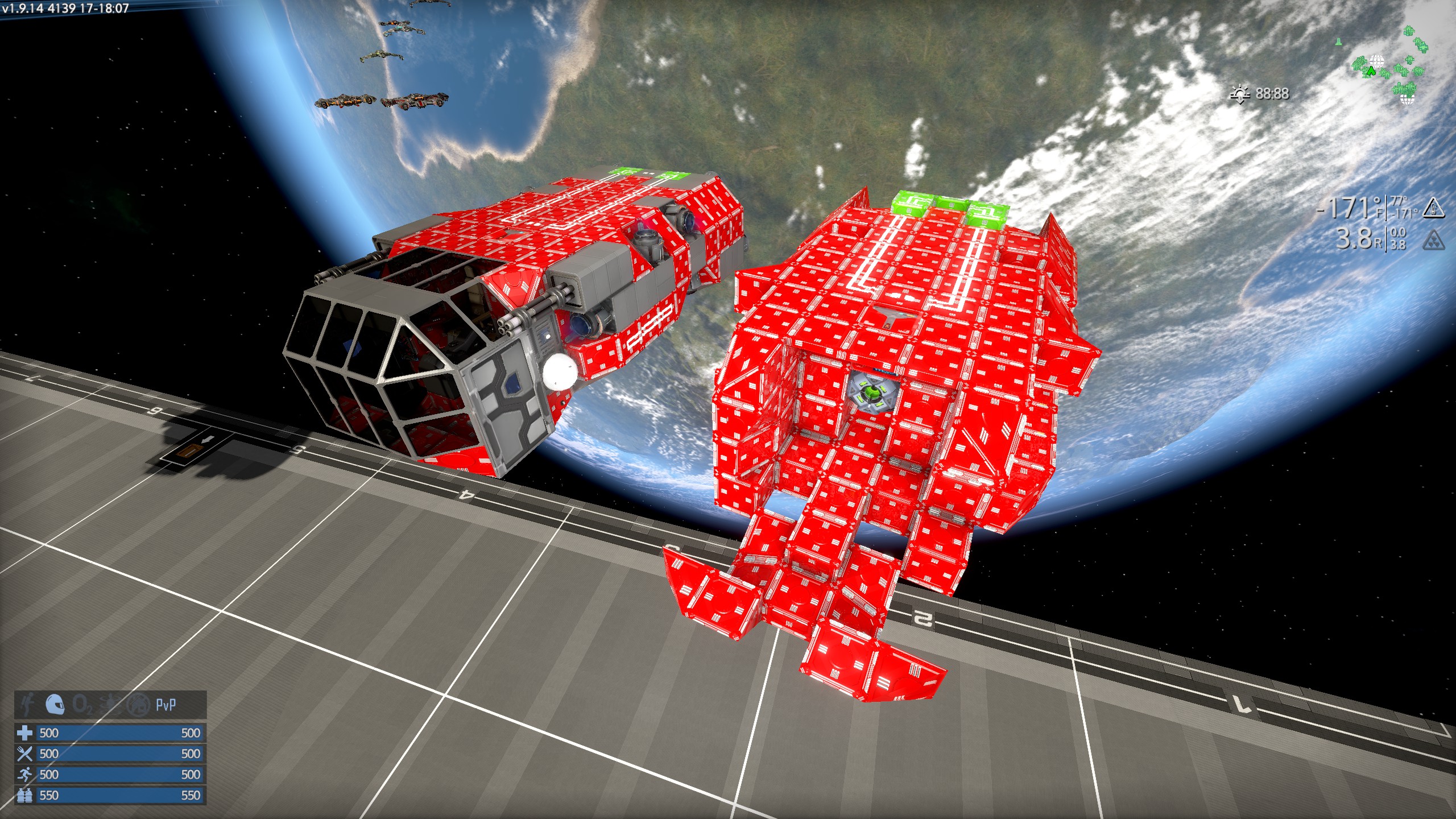
Task: Select the O2 oxygen indicator icon
Action: pyautogui.click(x=83, y=706)
